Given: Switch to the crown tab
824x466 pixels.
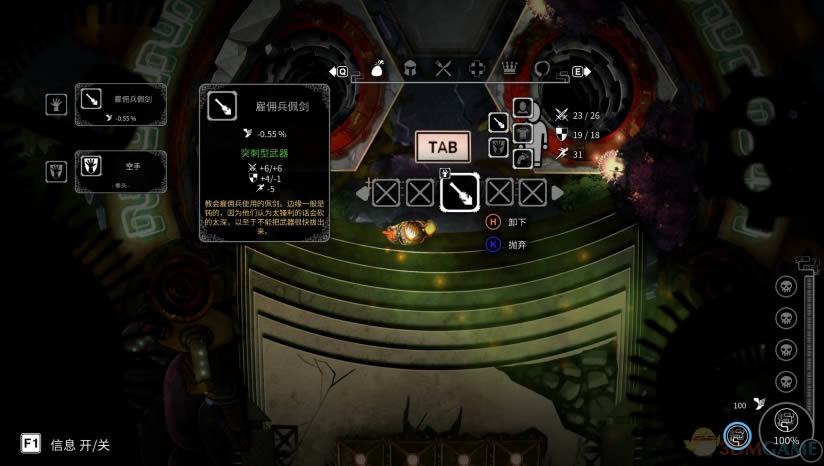Looking at the screenshot, I should click(x=510, y=70).
